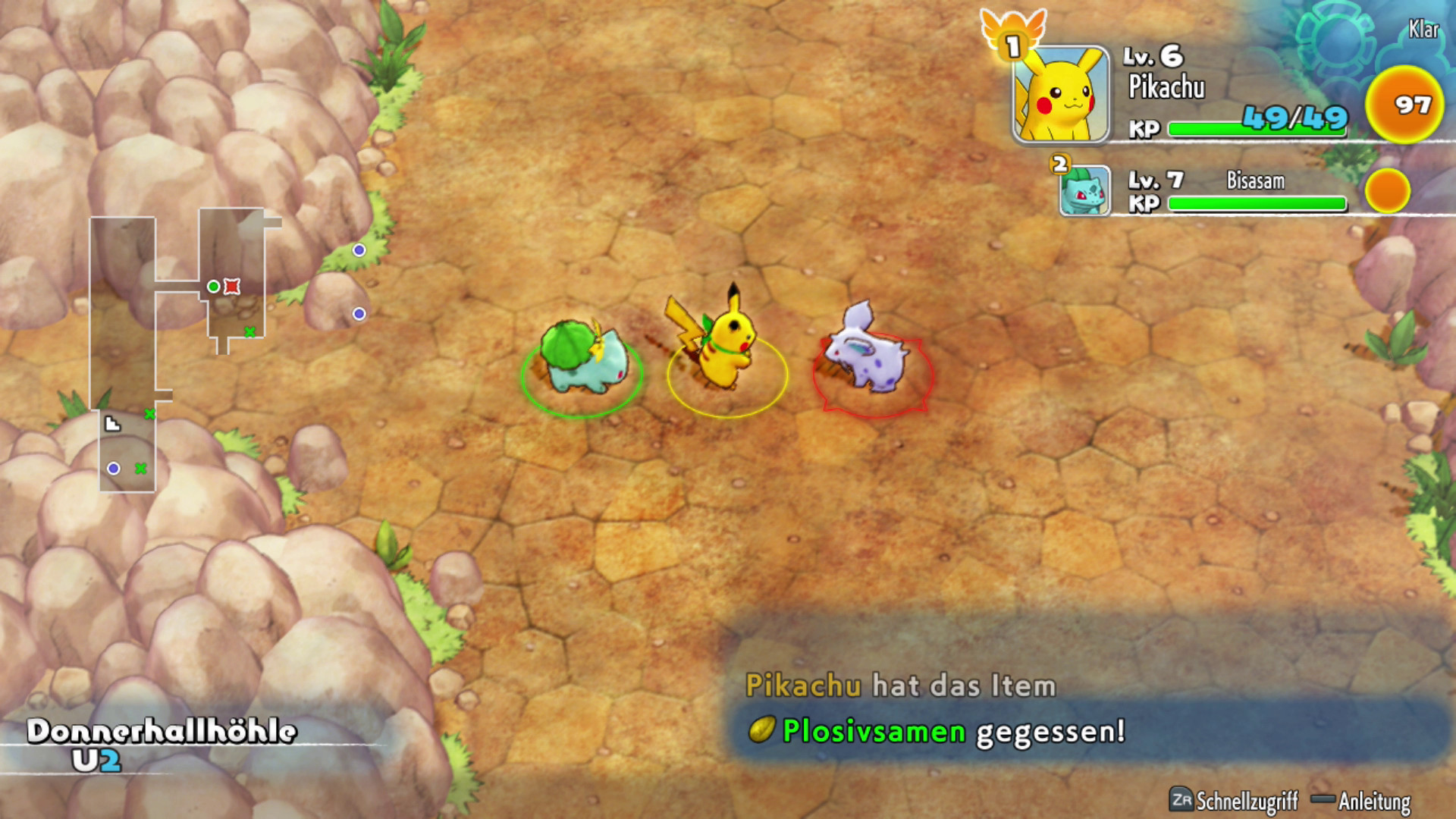1456x819 pixels.
Task: Click the stairs icon on the minimap
Action: click(x=112, y=424)
